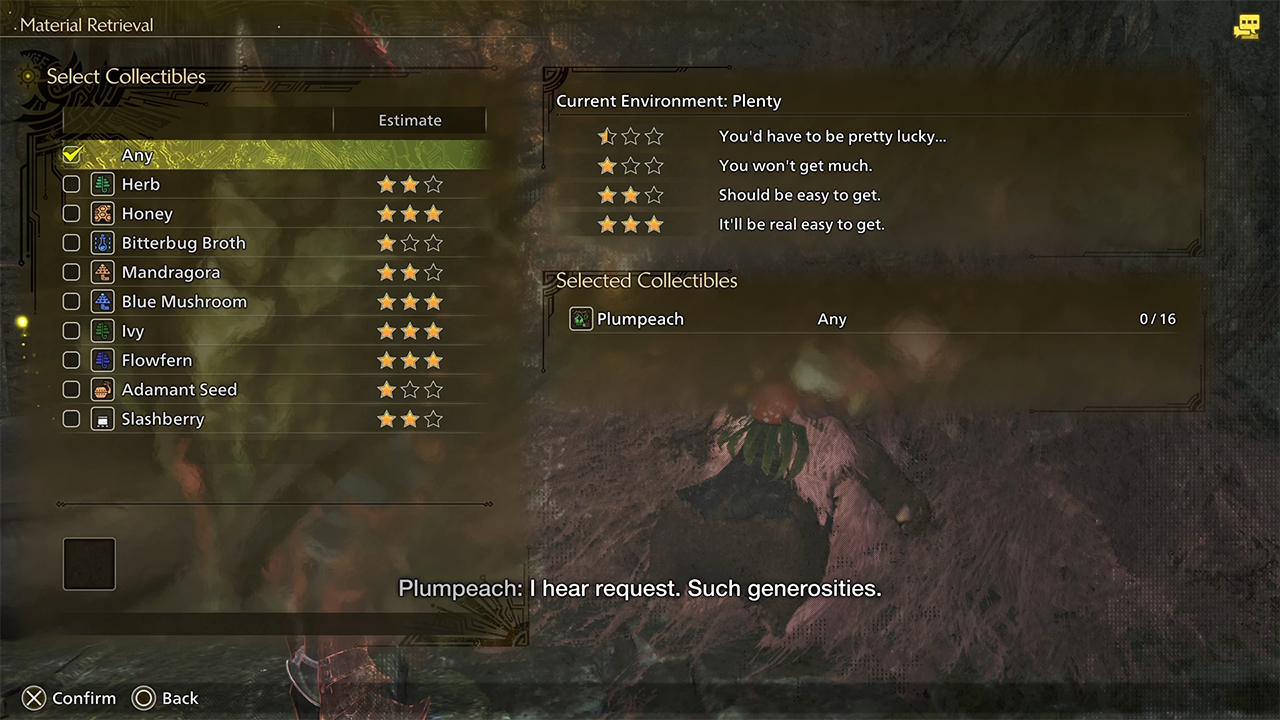Click the Estimate column header
Viewport: 1280px width, 720px height.
(x=409, y=120)
